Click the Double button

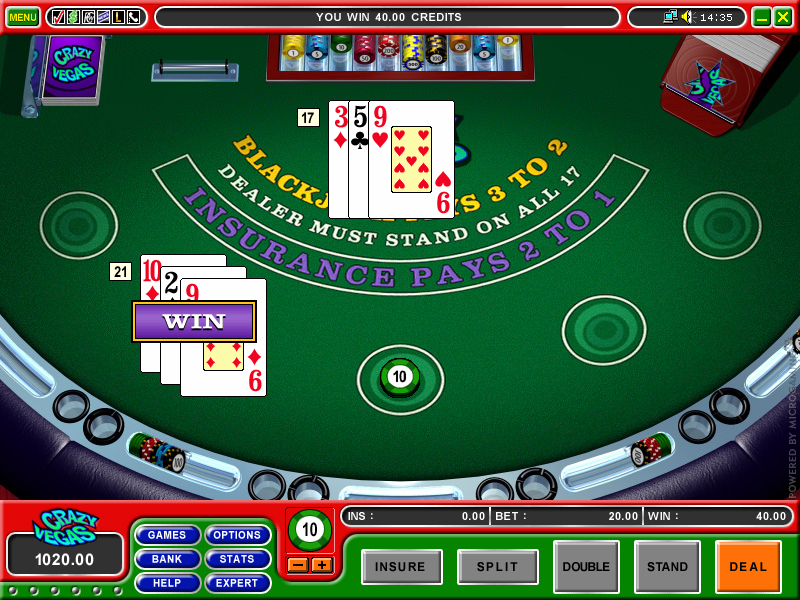click(x=586, y=567)
